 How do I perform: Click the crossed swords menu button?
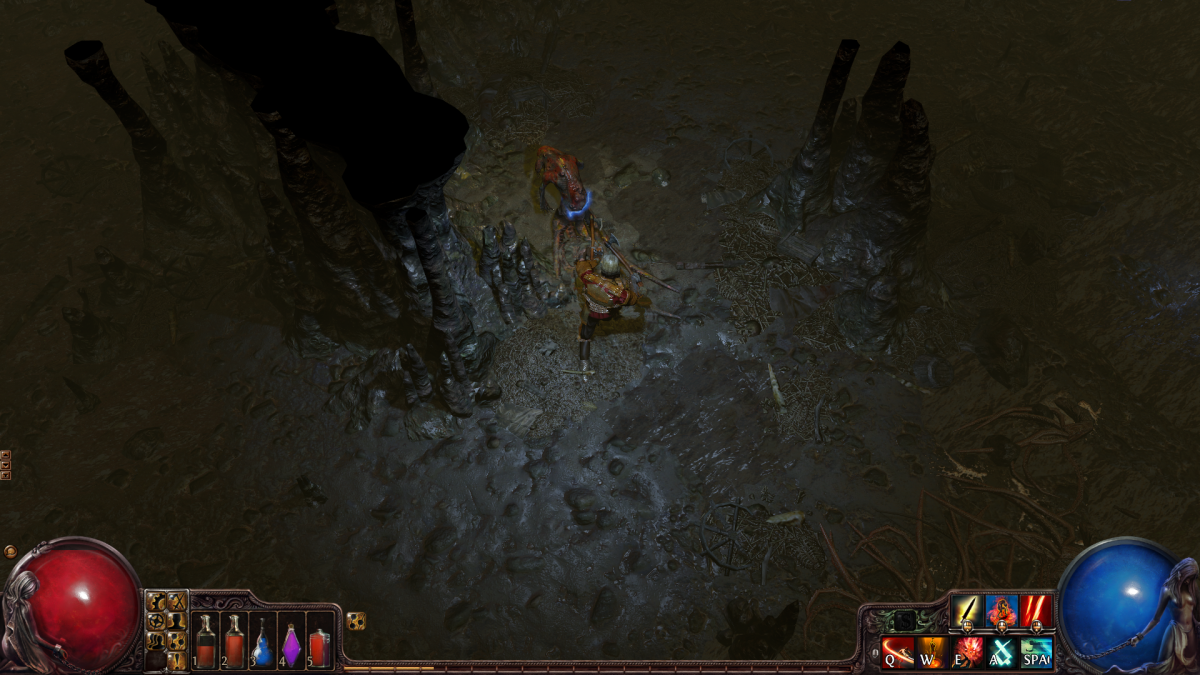click(x=177, y=601)
